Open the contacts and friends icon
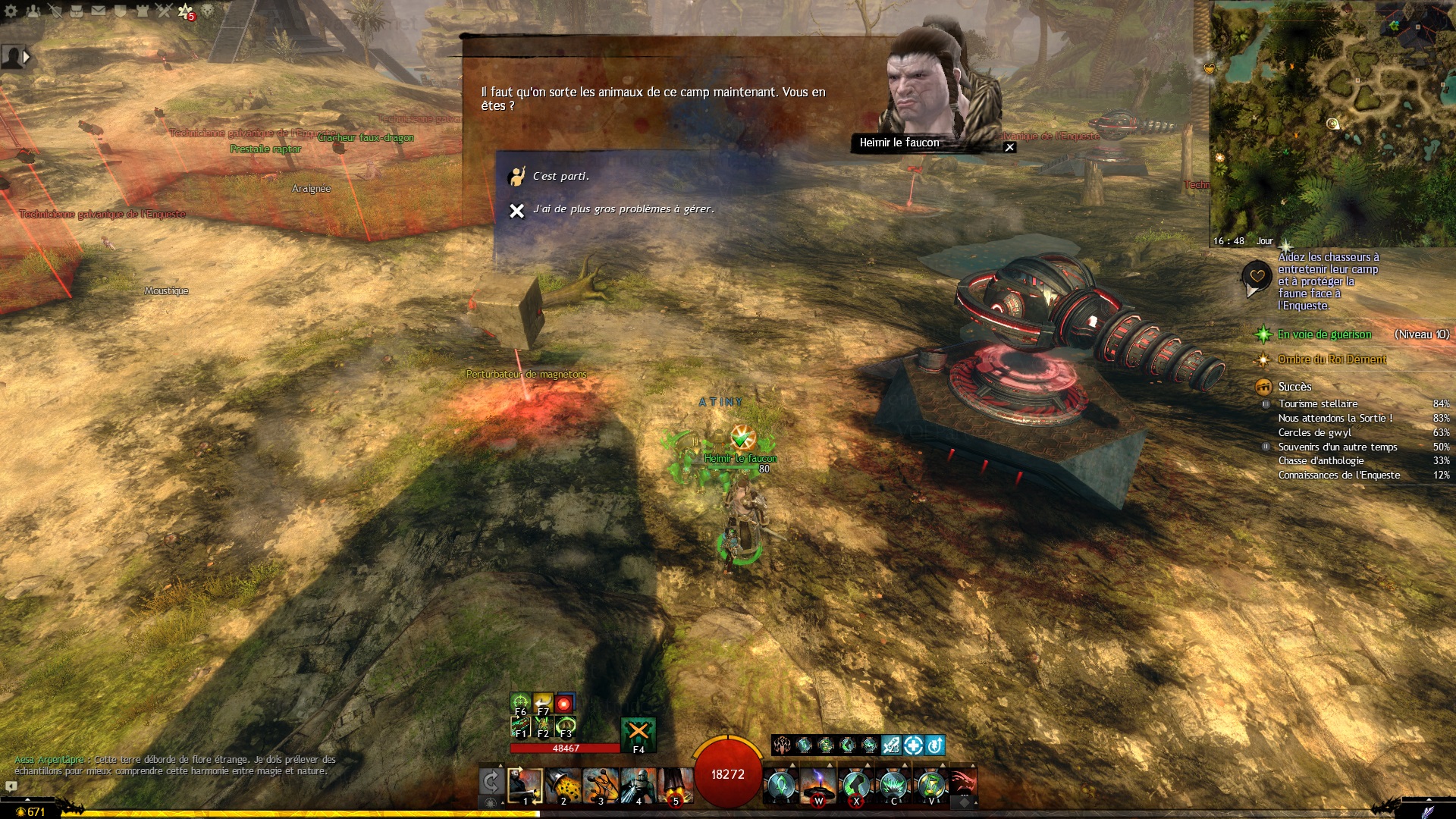This screenshot has width=1456, height=819. 33,11
